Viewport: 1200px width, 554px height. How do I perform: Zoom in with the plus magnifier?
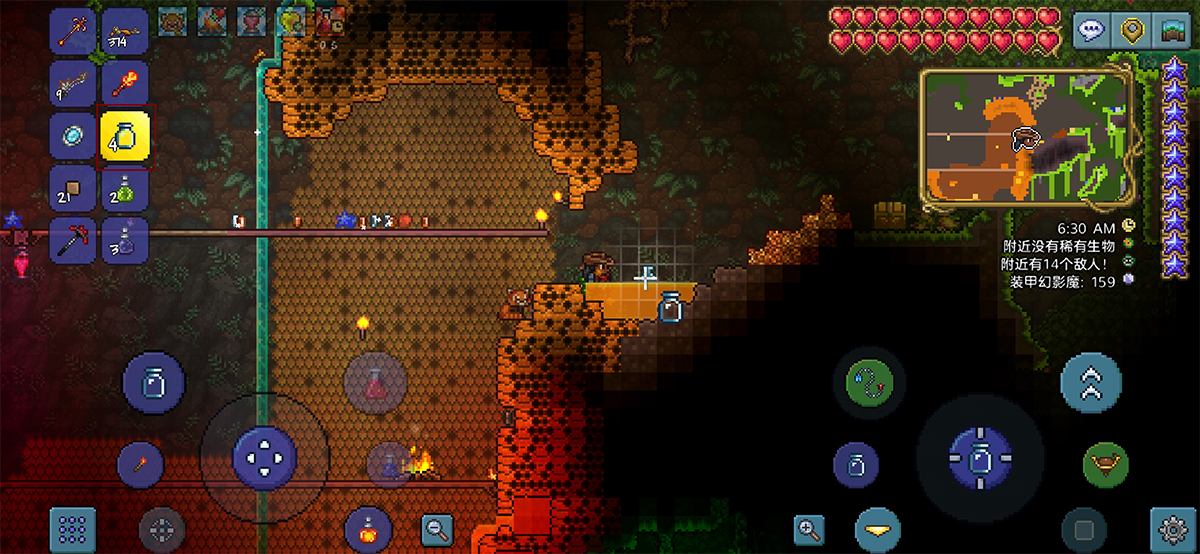pos(809,529)
